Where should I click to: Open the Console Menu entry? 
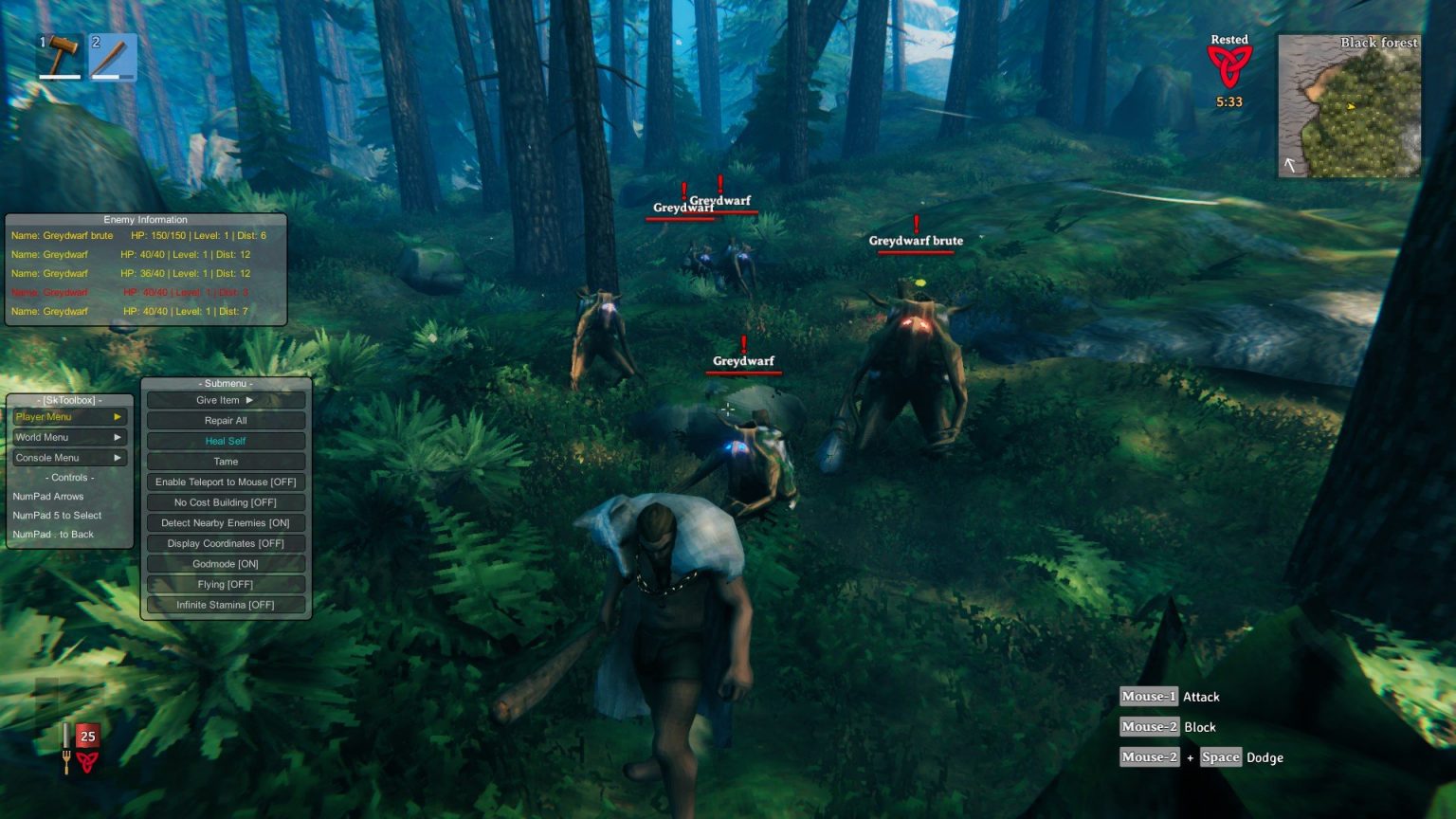pos(68,457)
